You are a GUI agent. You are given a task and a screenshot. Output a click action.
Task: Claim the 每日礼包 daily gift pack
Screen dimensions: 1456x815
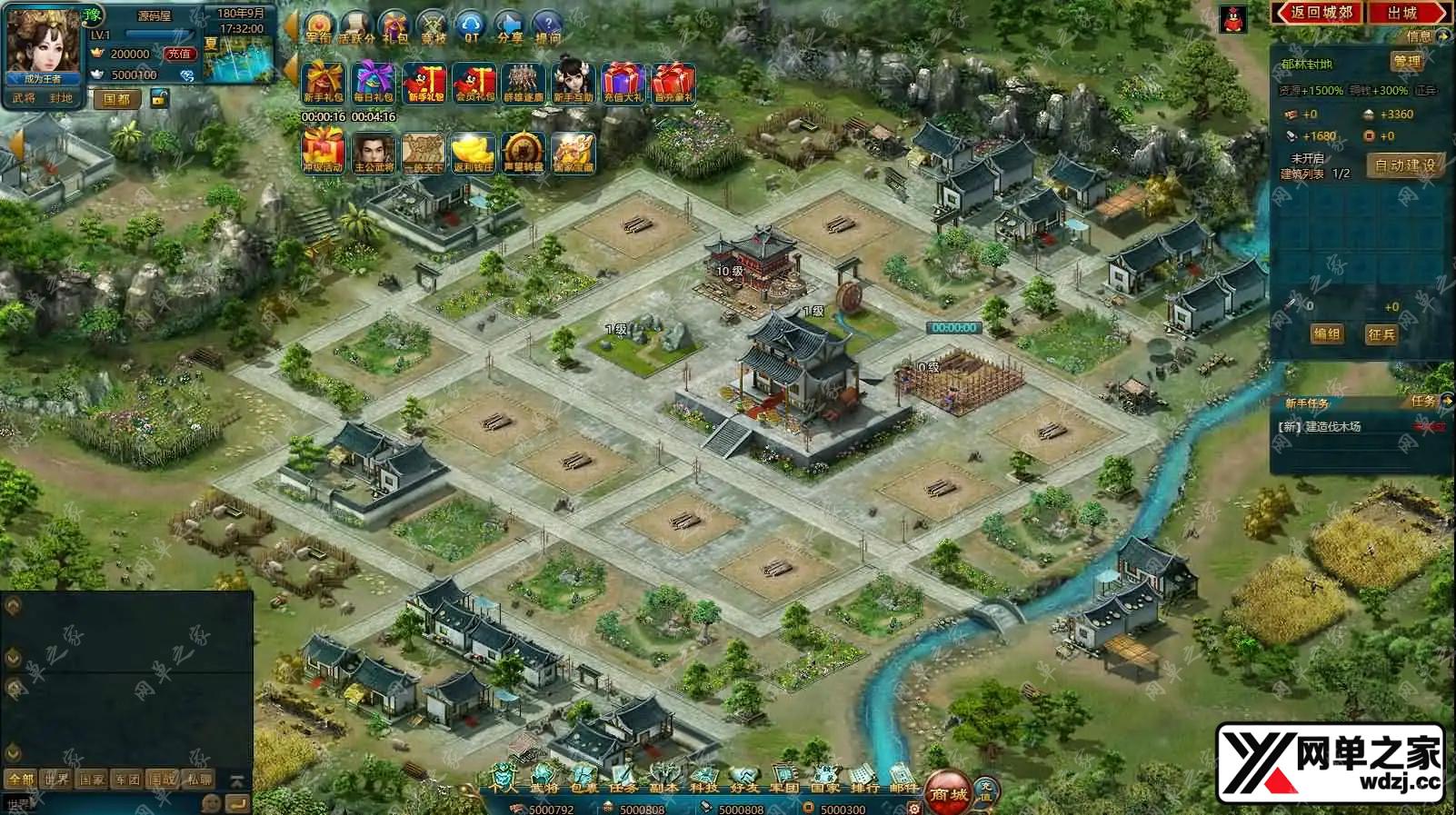click(374, 83)
